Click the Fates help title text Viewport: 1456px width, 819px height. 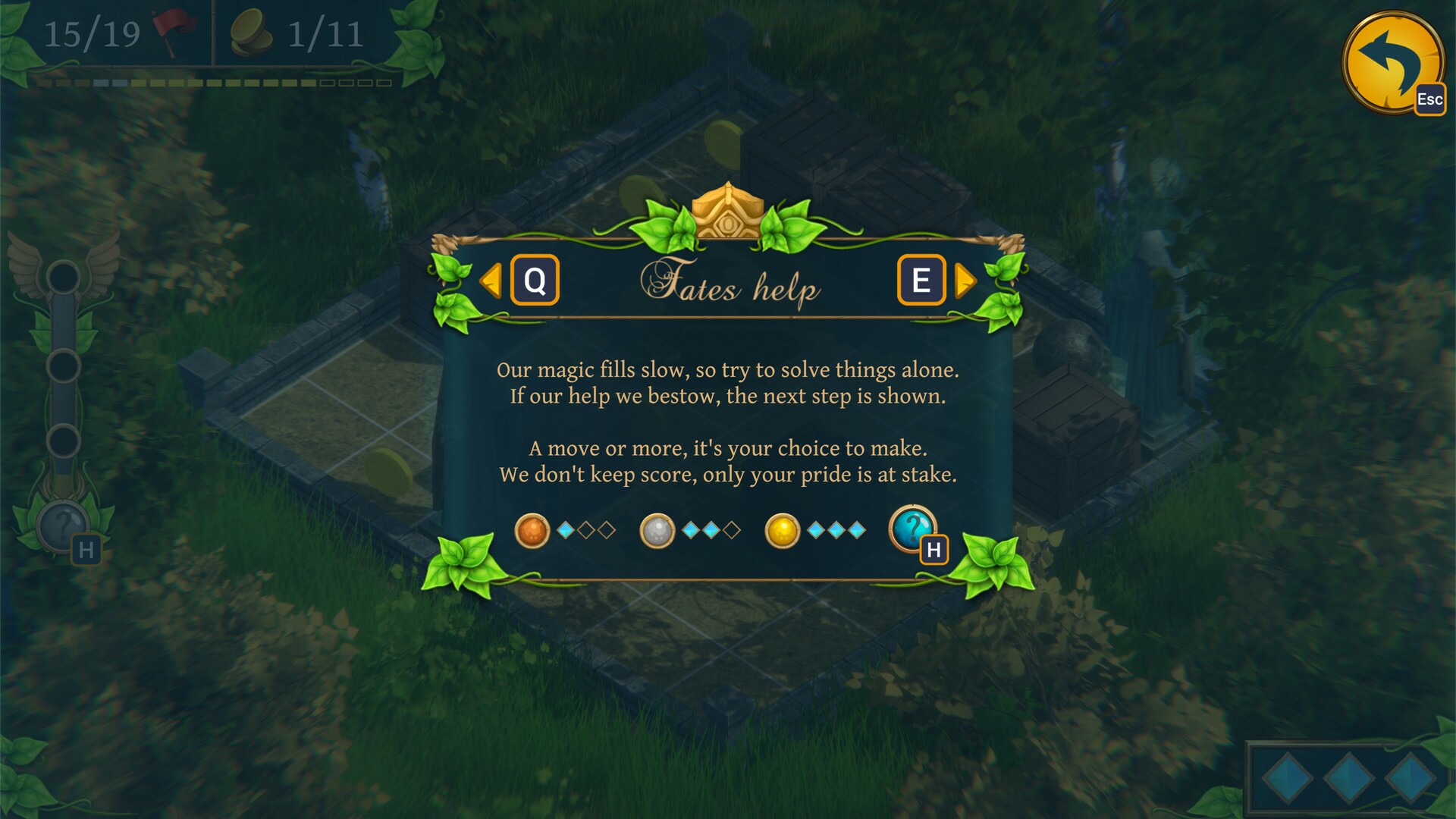point(730,284)
